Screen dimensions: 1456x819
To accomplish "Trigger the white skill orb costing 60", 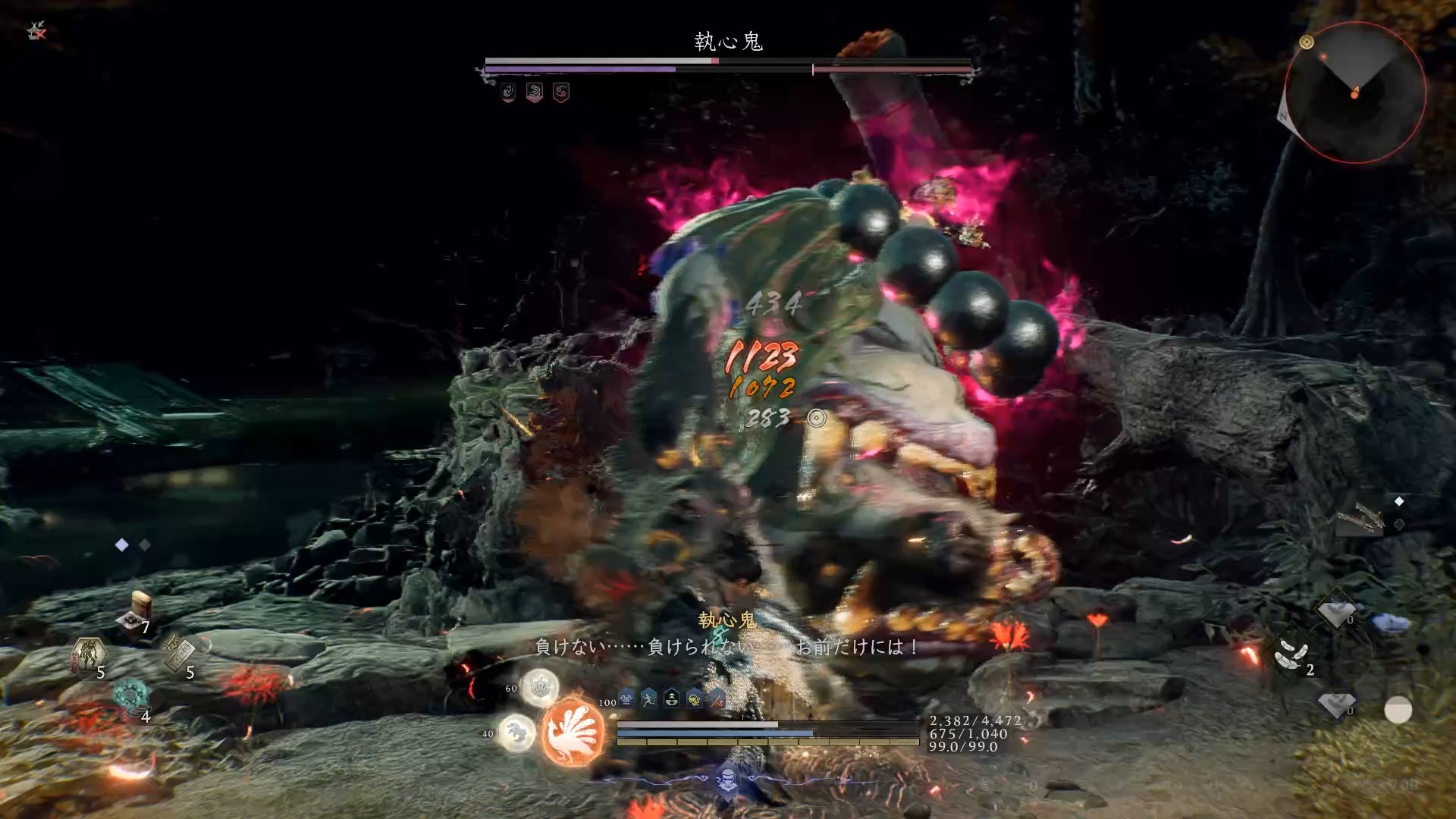I will point(540,688).
